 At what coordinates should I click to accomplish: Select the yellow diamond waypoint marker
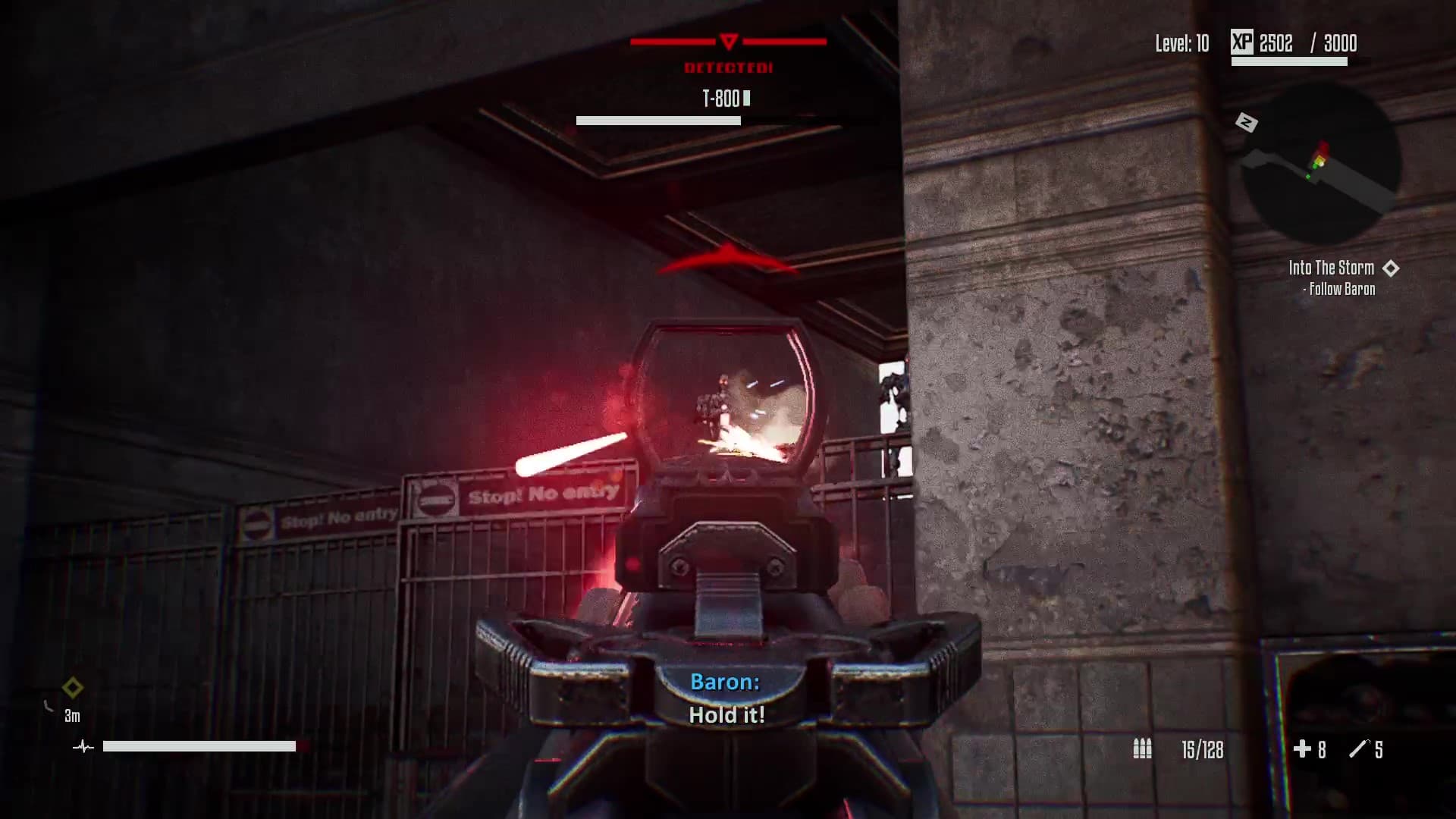[73, 688]
